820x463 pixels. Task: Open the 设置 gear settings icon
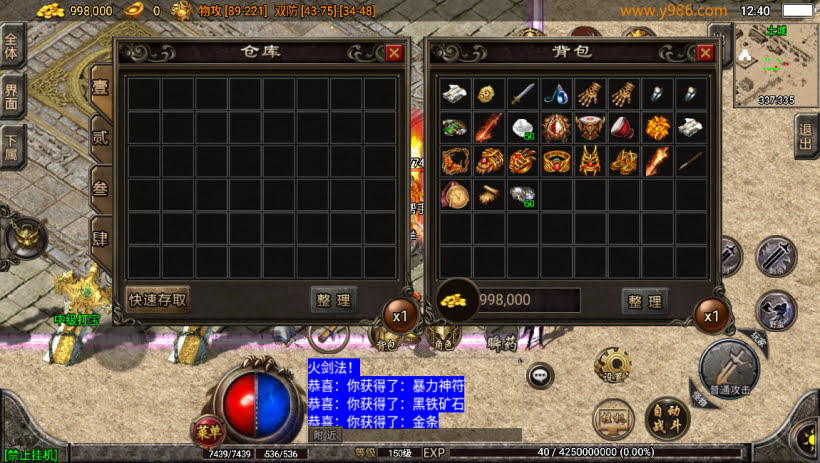click(611, 365)
